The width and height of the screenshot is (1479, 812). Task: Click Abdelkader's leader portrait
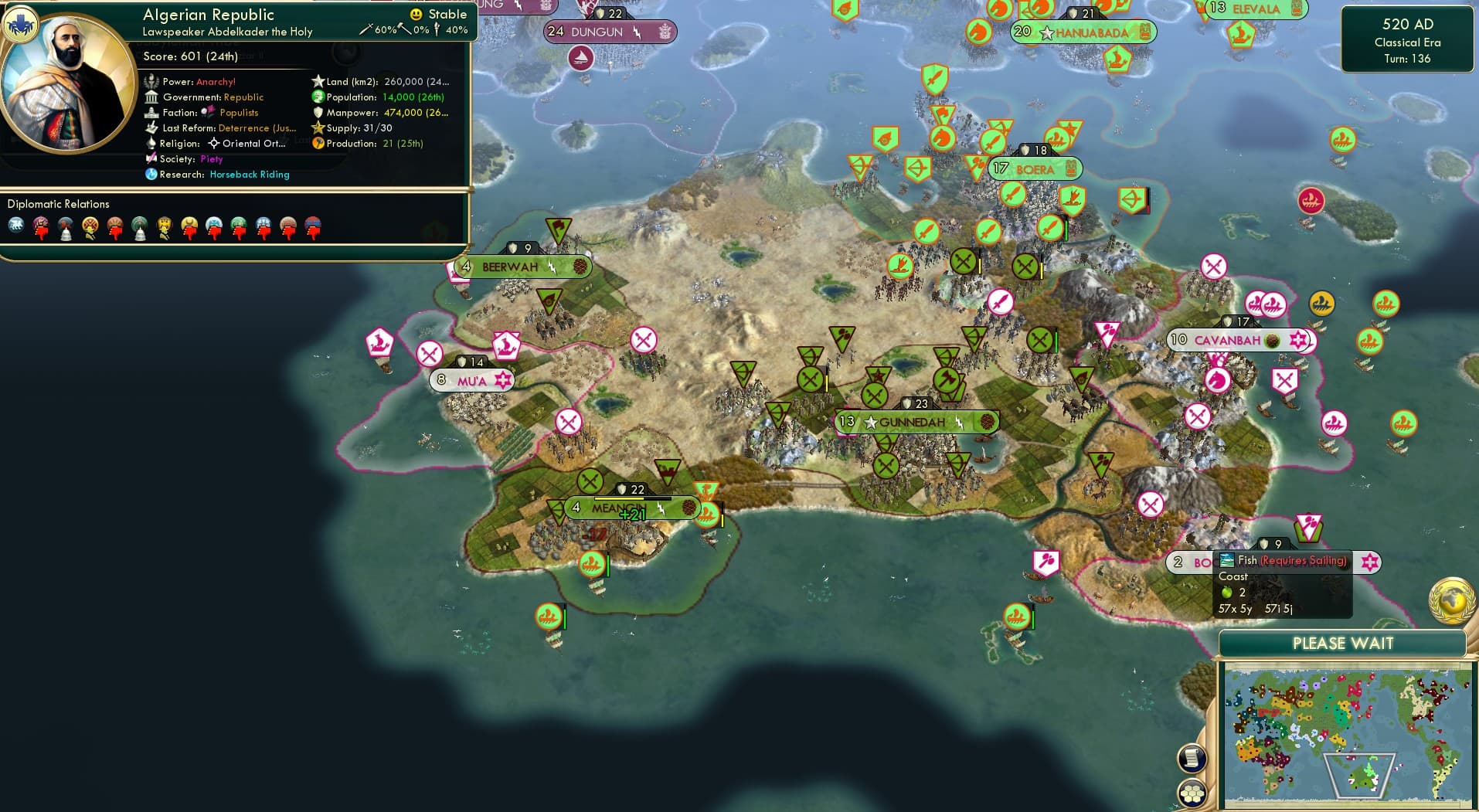(68, 83)
